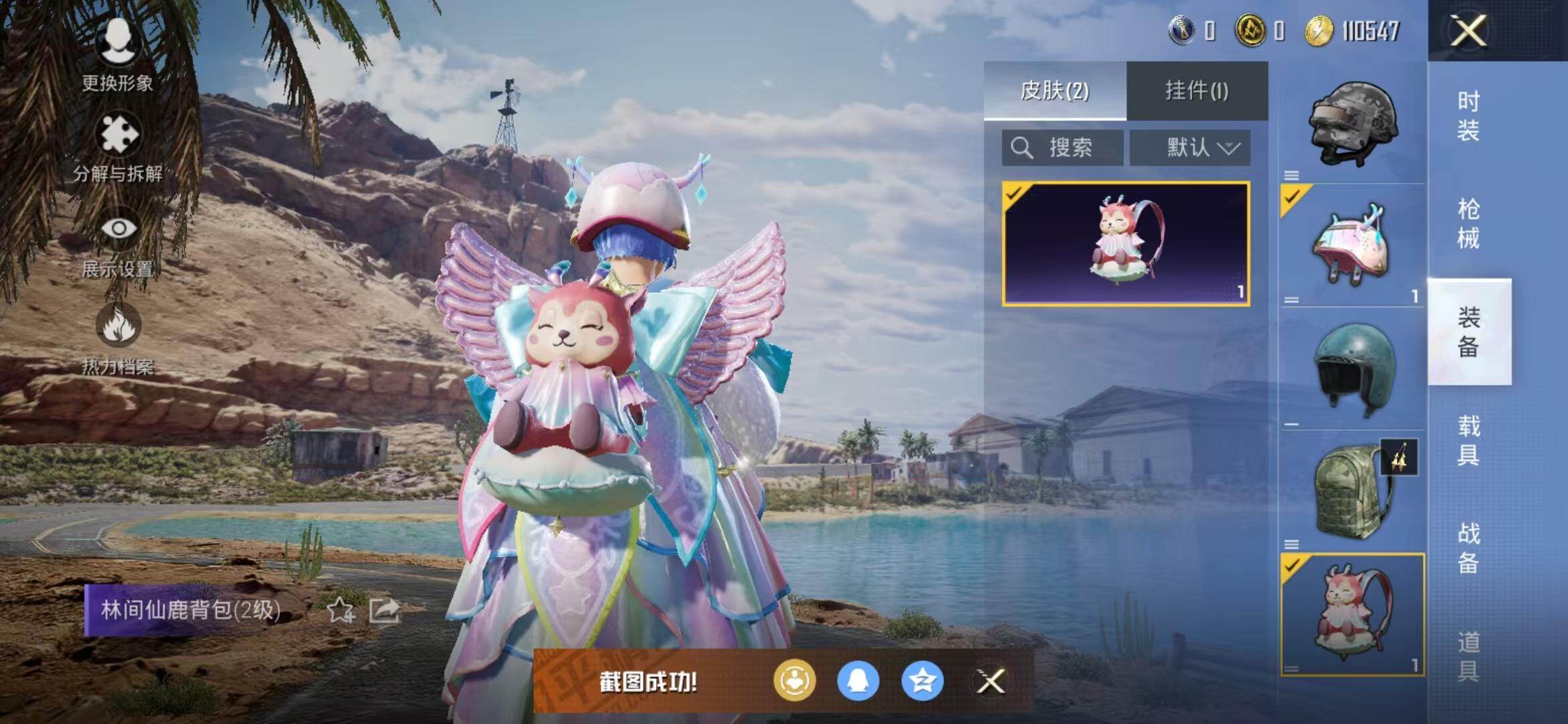Open the 载具 vehicles category
Screen dimensions: 1568x724
pos(1468,440)
